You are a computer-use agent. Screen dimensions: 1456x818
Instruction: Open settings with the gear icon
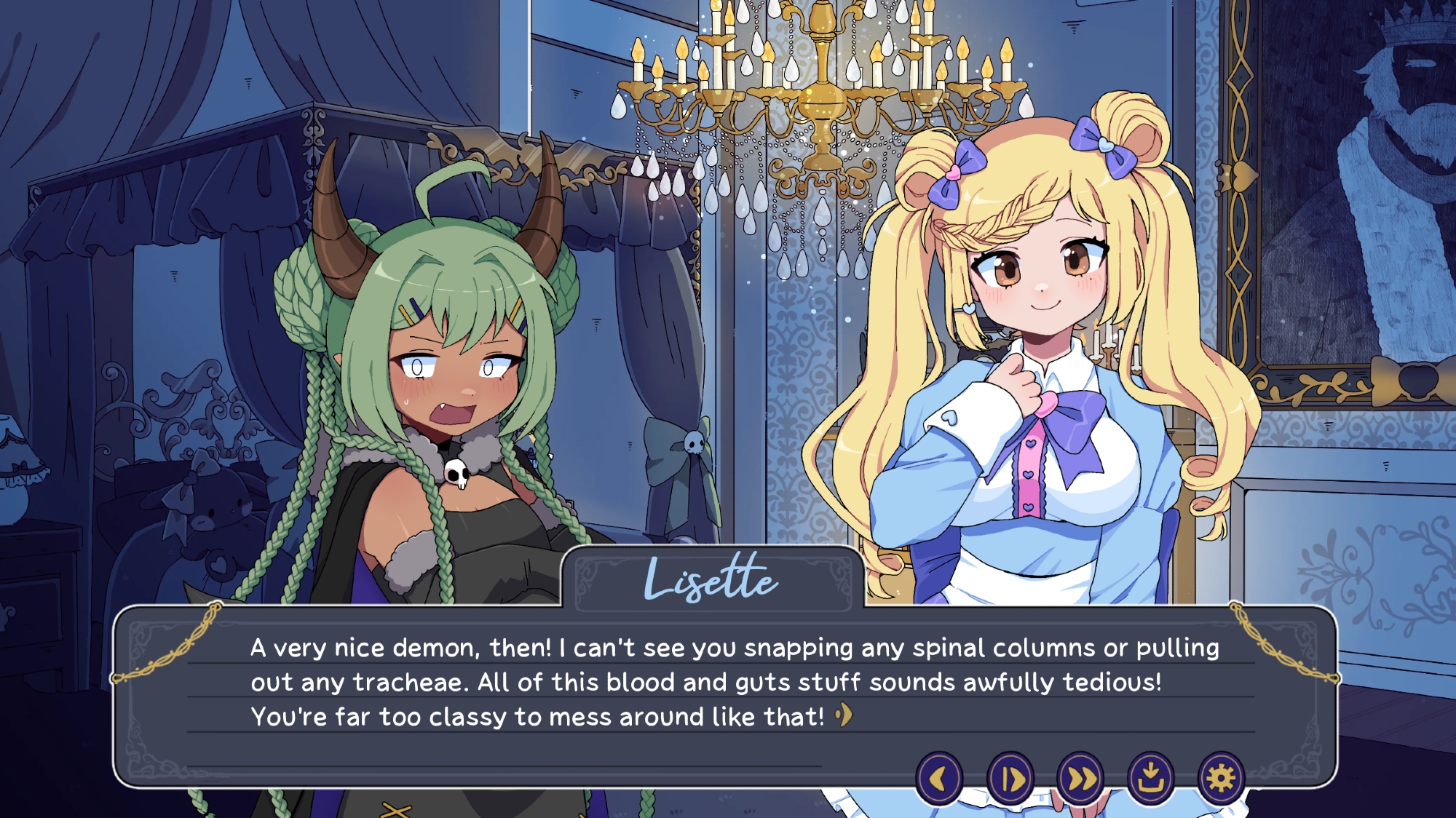click(x=1221, y=779)
